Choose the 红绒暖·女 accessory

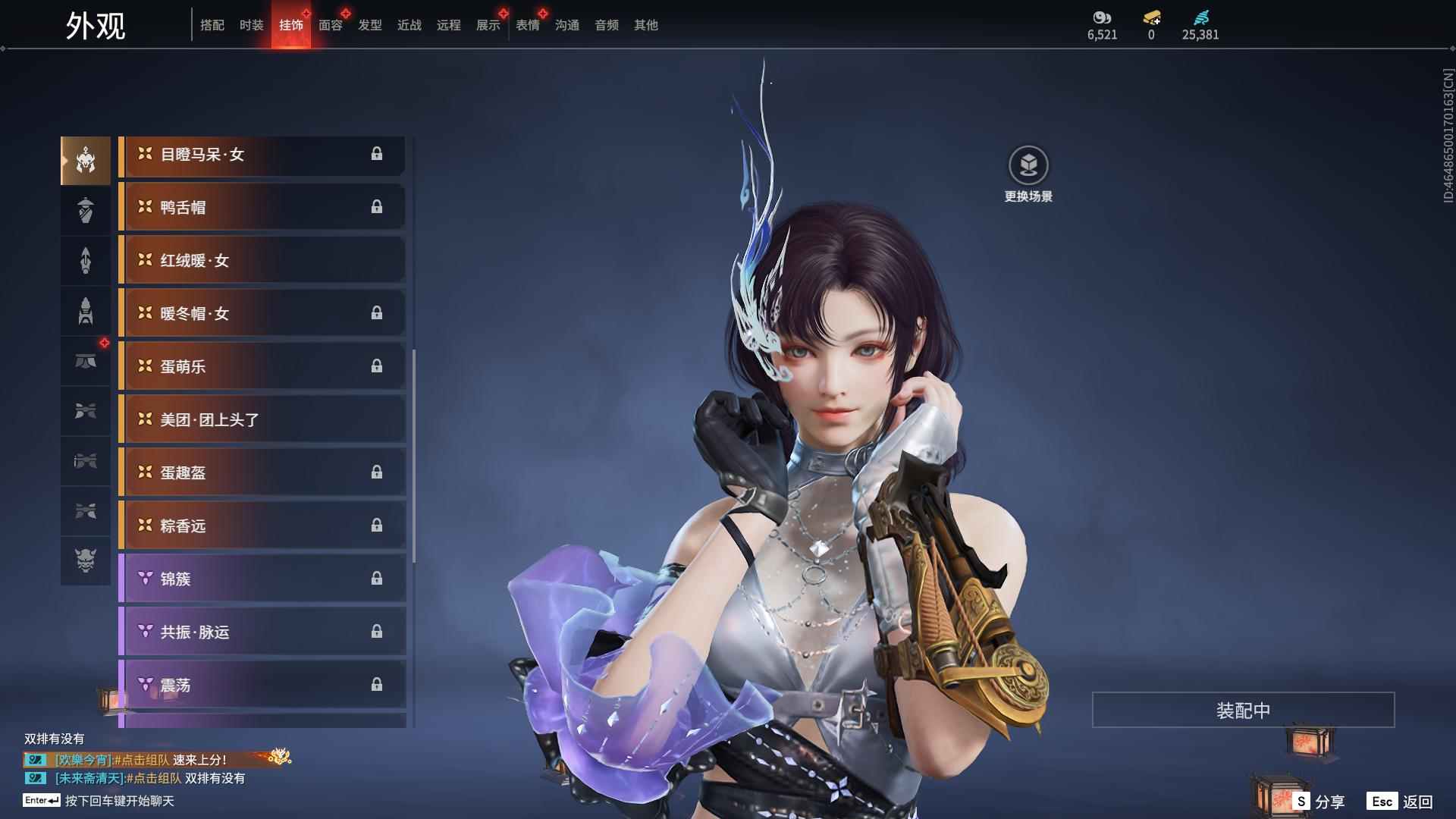coord(262,260)
